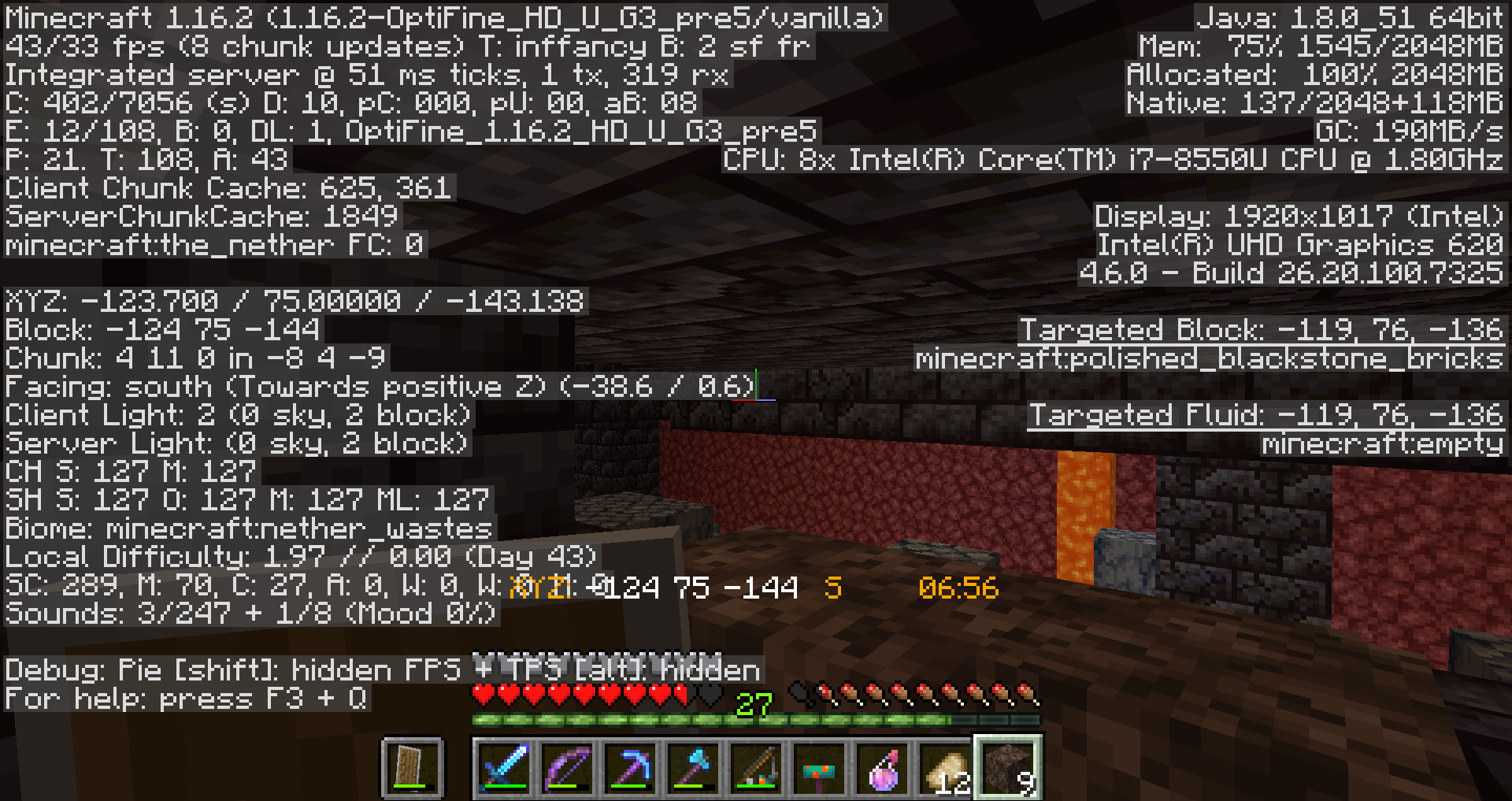This screenshot has width=1512, height=801.
Task: Click the orange 06:56 clock display
Action: click(x=958, y=588)
